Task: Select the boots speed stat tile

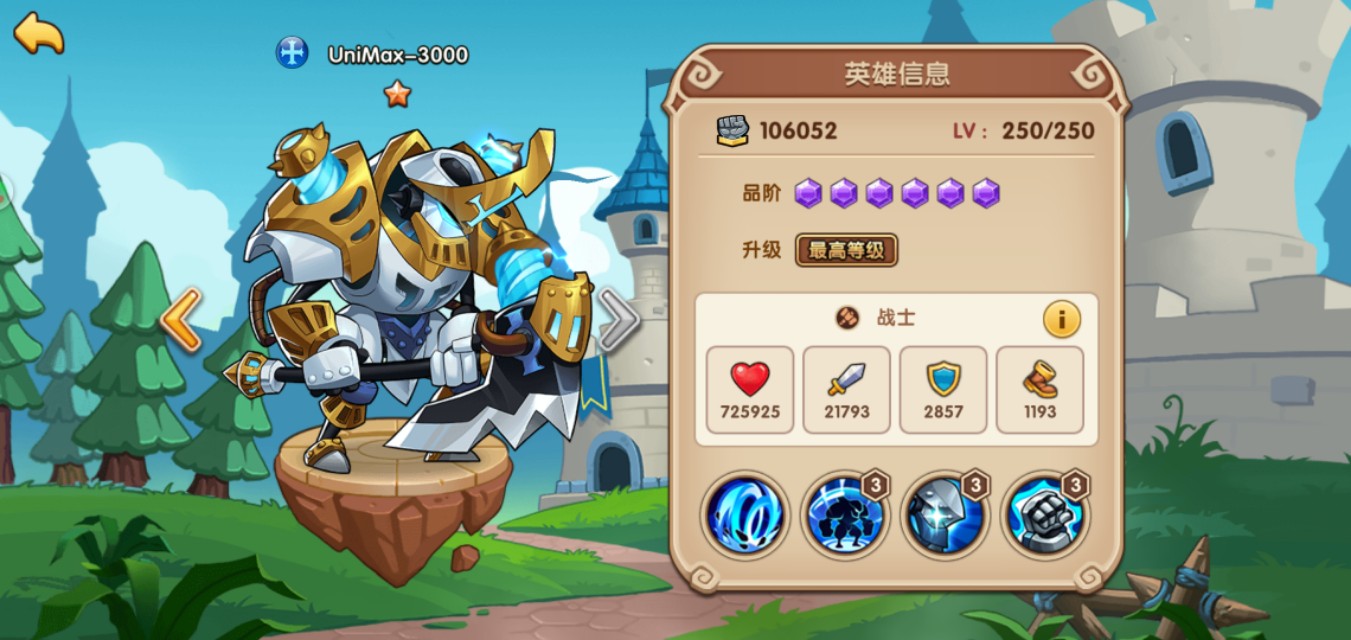Action: point(1040,389)
